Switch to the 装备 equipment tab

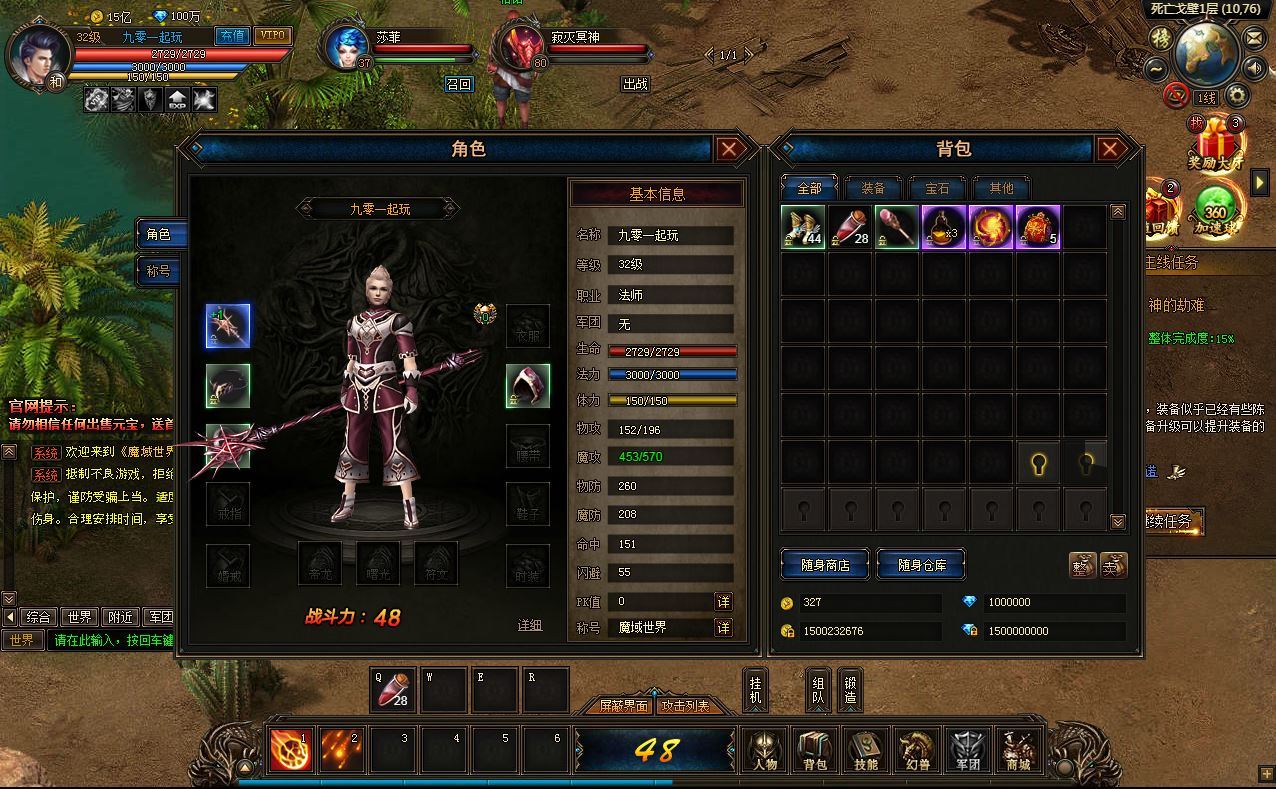point(872,188)
